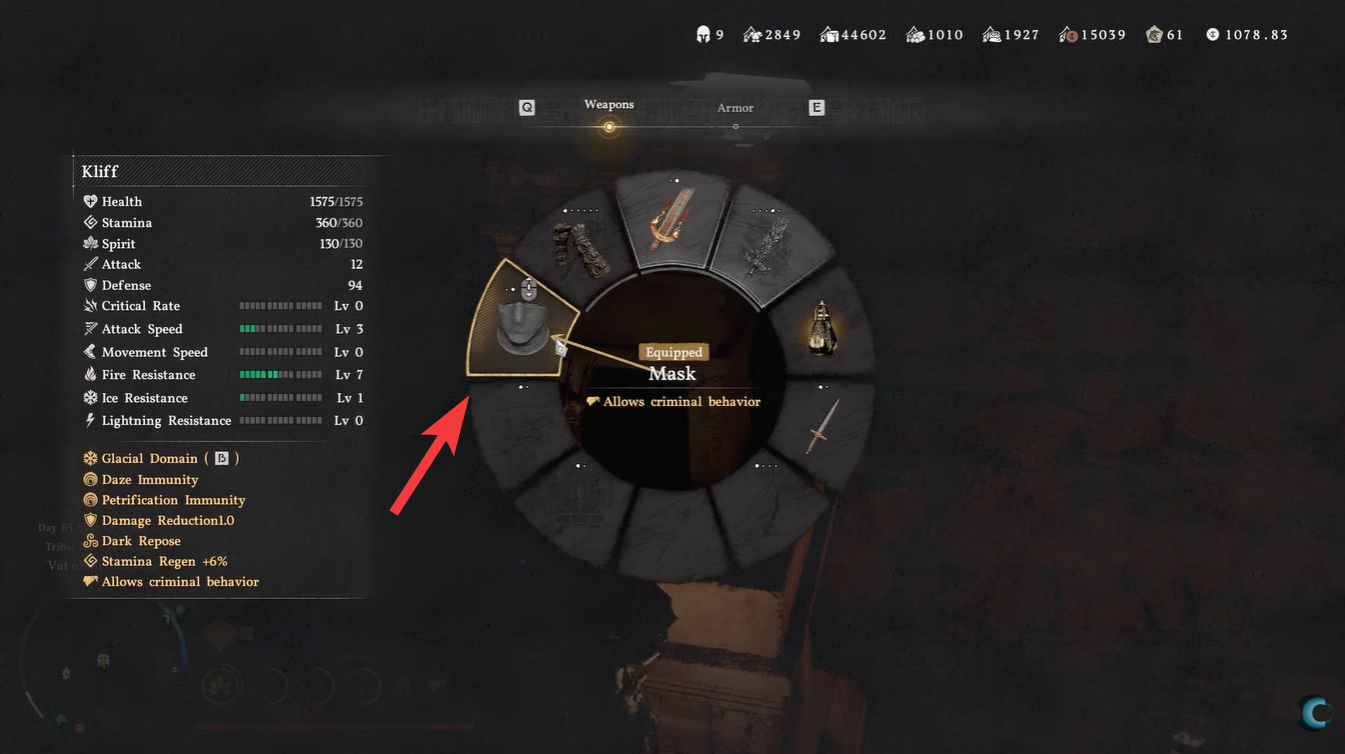The image size is (1345, 754).
Task: Choose the dagger slot in the wheel
Action: [823, 425]
